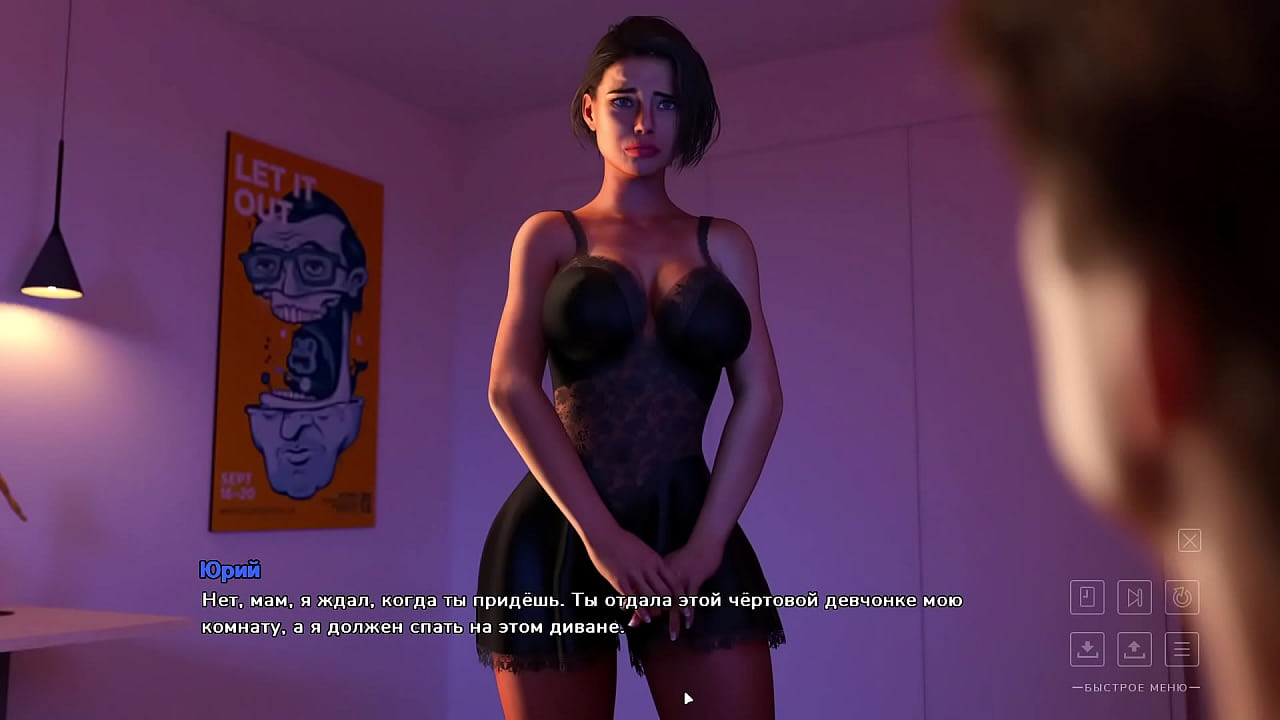The height and width of the screenshot is (720, 1280).
Task: Toggle the circular arrow auto-play button
Action: (1182, 598)
